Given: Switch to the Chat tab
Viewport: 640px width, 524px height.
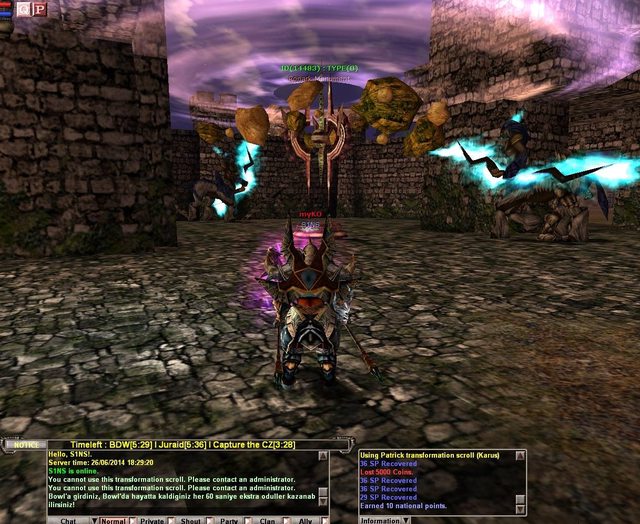Looking at the screenshot, I should pos(68,519).
